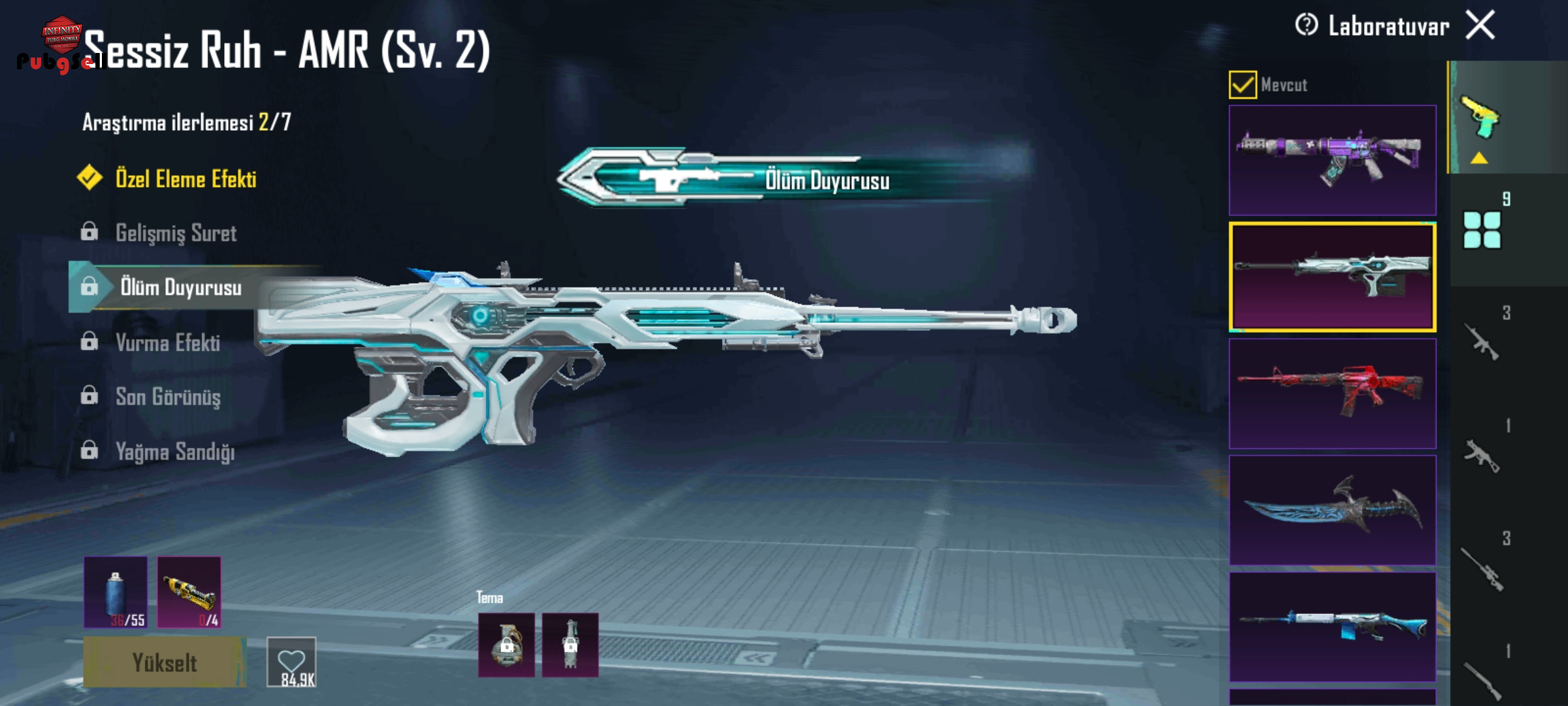Viewport: 1568px width, 706px height.
Task: Select the blue dagger skin thumbnail
Action: point(1332,510)
